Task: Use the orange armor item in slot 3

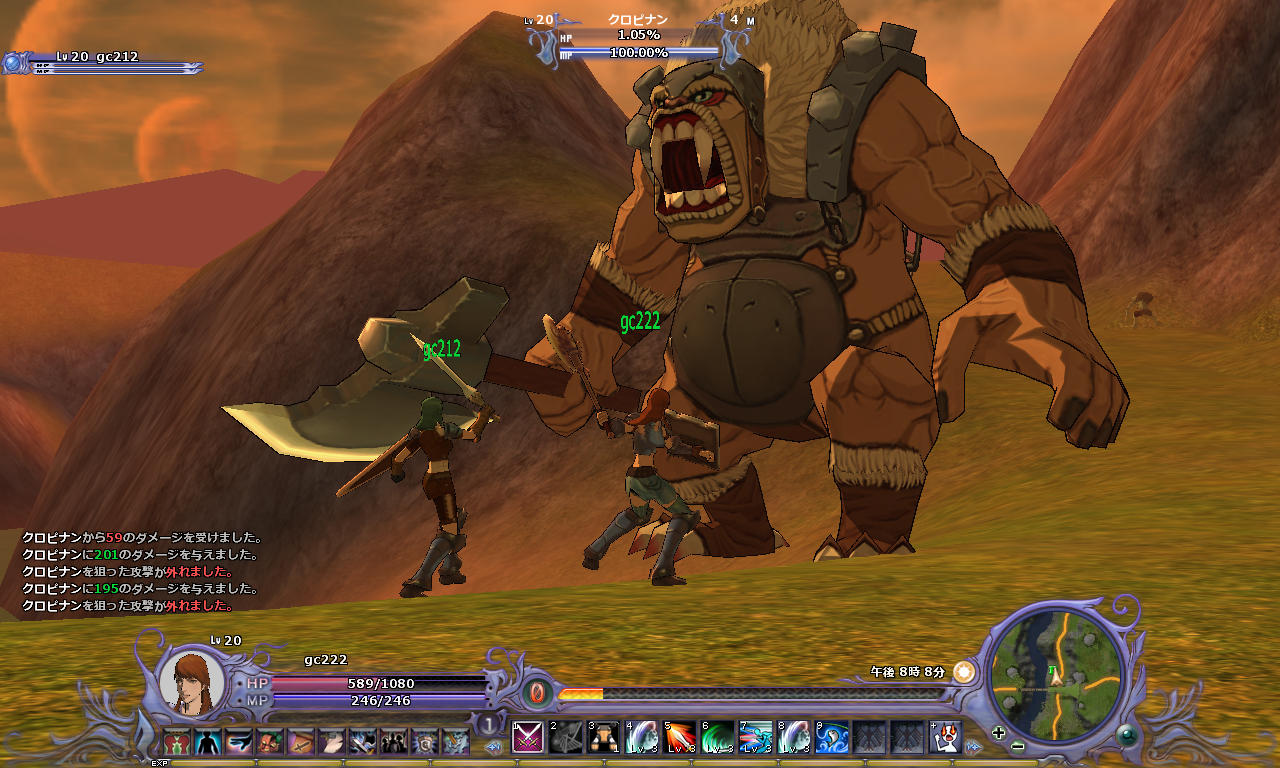Action: point(603,737)
